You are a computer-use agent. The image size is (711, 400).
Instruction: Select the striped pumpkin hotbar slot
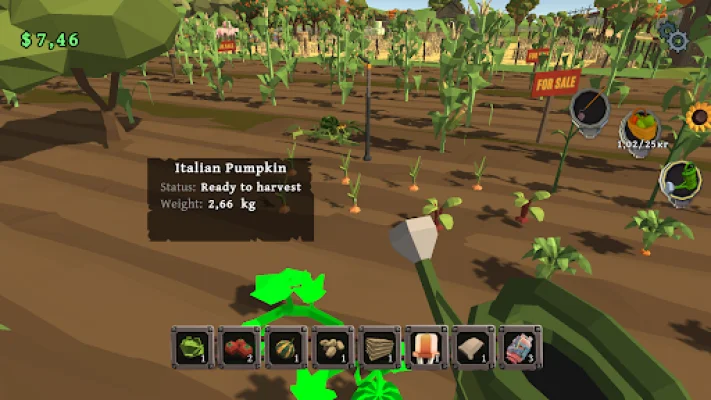[x=285, y=347]
